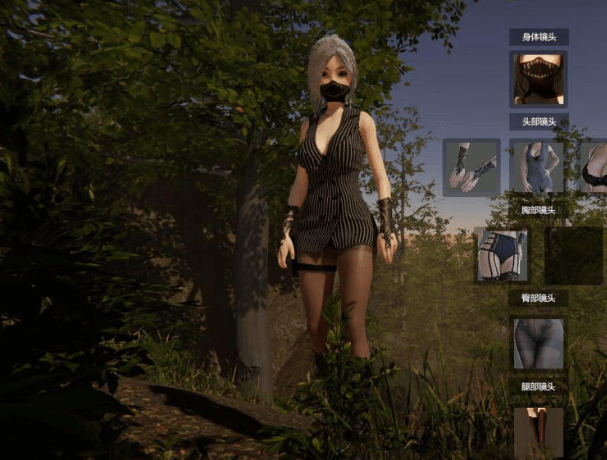Viewport: 607px width, 460px height.
Task: Select the garter belt item thumbnail
Action: point(502,254)
